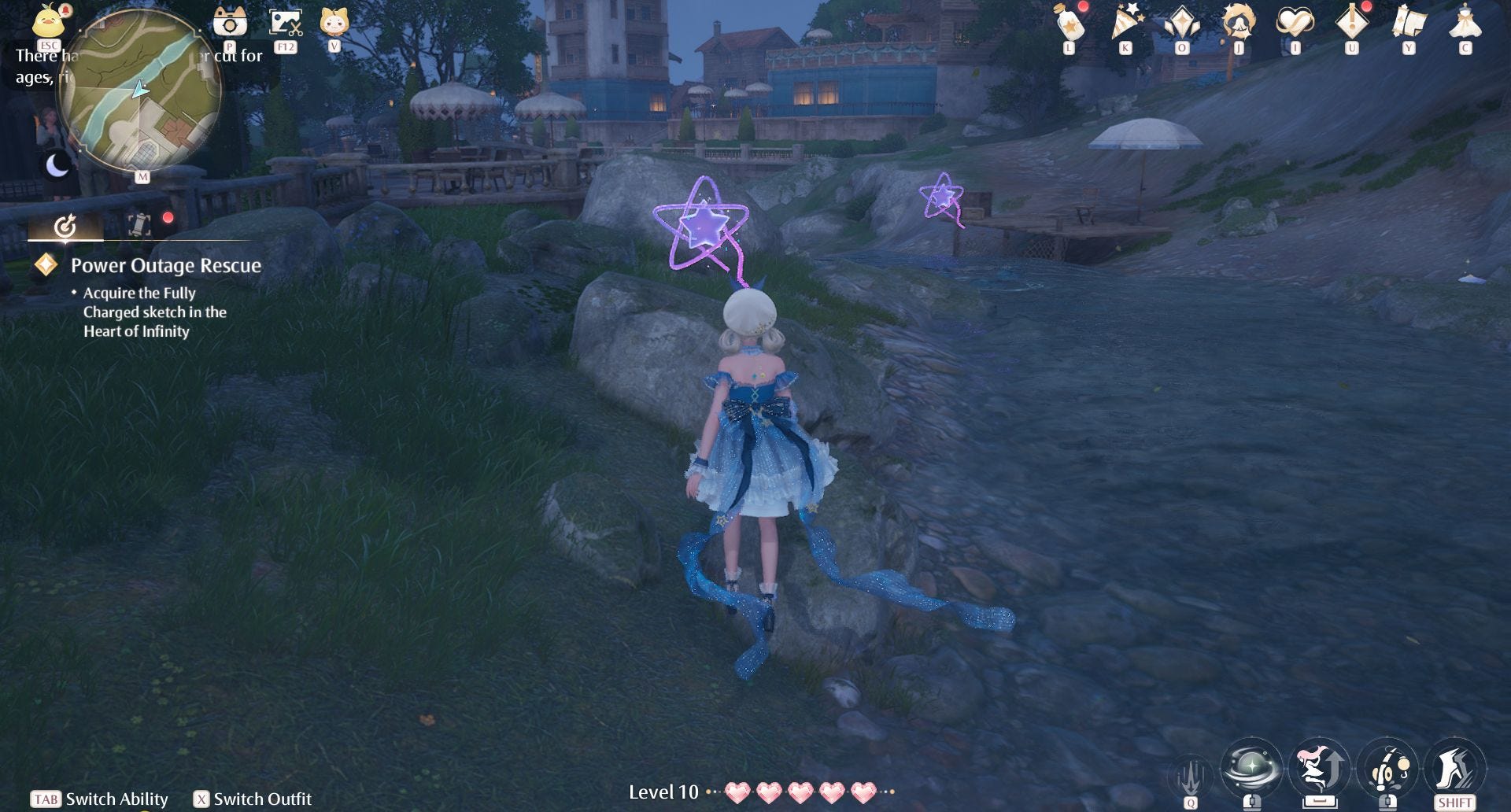Viewport: 1511px width, 812px height.
Task: Open the scroll sketches icon
Action: [x=1409, y=22]
